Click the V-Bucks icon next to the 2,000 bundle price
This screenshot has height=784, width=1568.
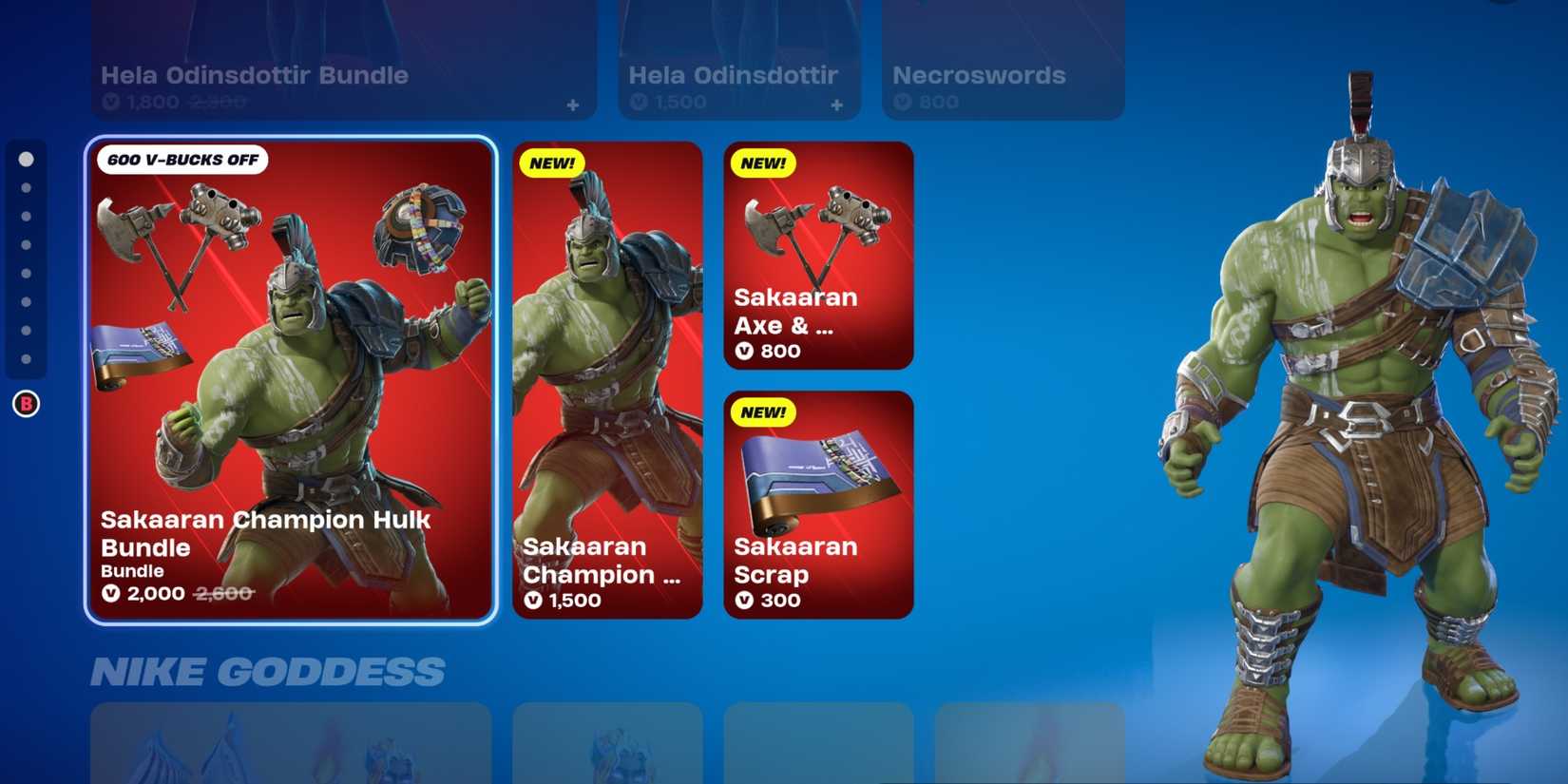tap(112, 593)
